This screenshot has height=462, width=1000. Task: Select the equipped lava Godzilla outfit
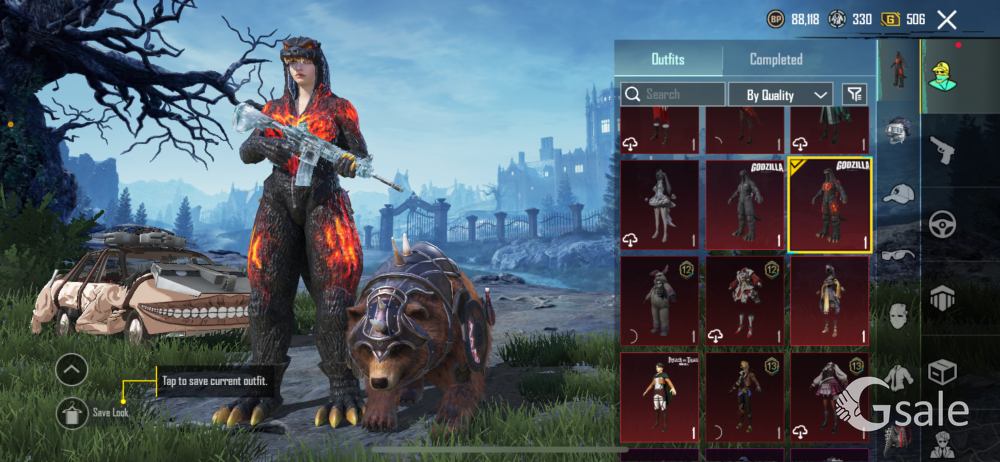829,205
